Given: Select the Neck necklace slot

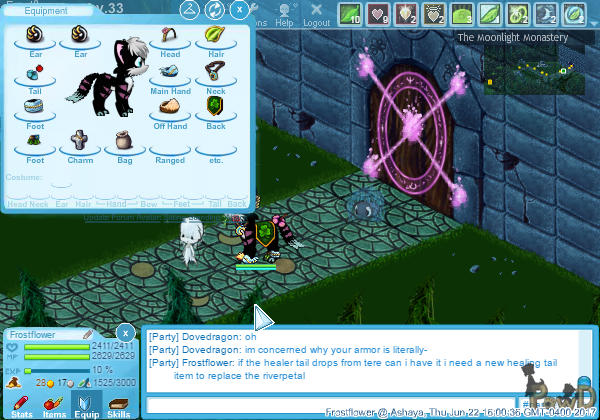Looking at the screenshot, I should pos(213,73).
